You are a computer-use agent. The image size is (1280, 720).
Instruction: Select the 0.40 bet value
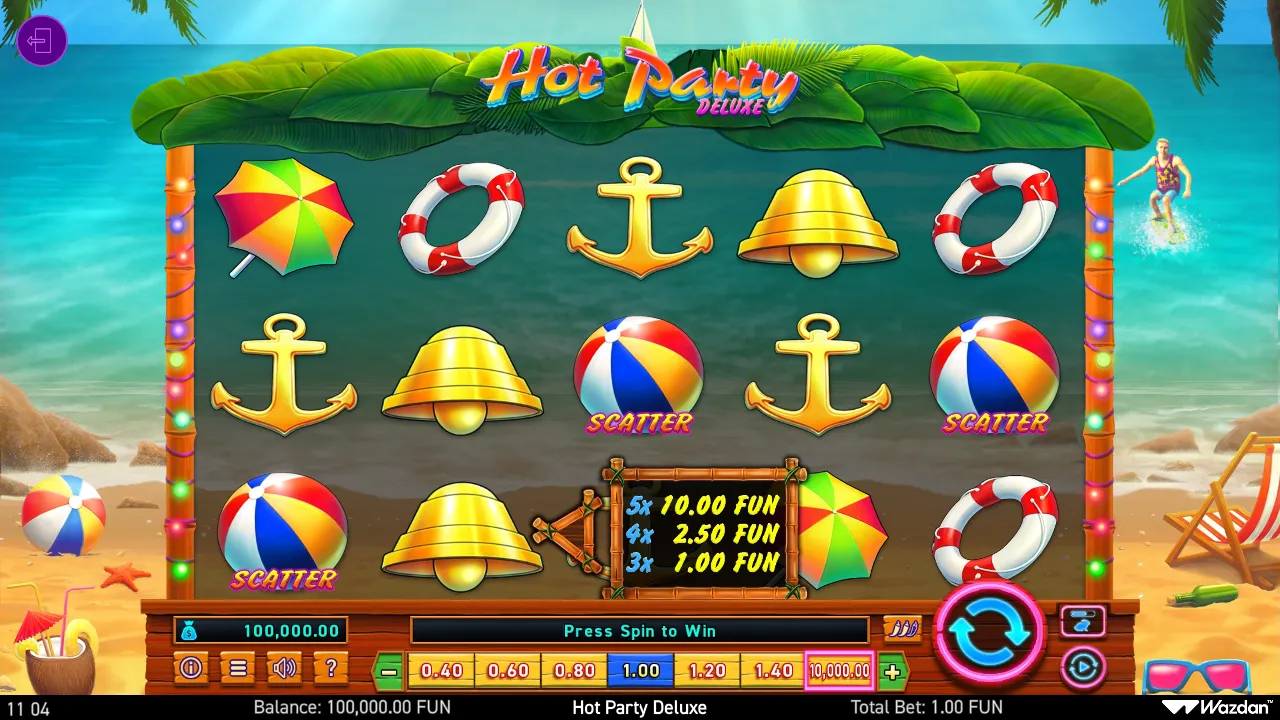441,670
